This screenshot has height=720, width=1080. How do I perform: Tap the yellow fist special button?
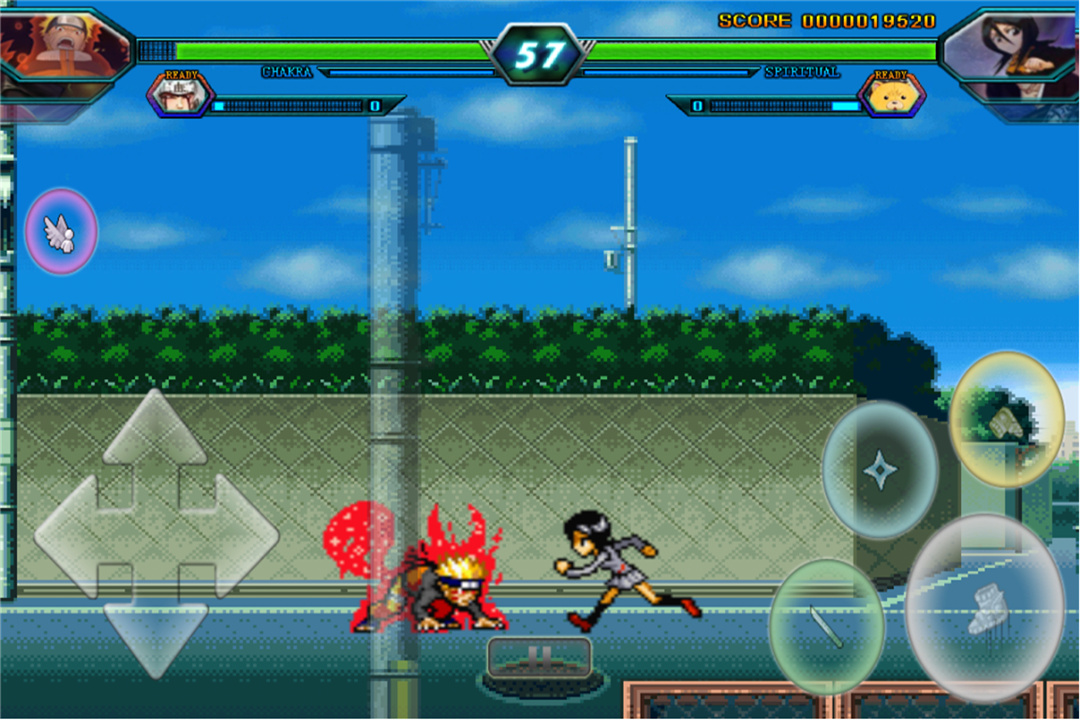1006,420
